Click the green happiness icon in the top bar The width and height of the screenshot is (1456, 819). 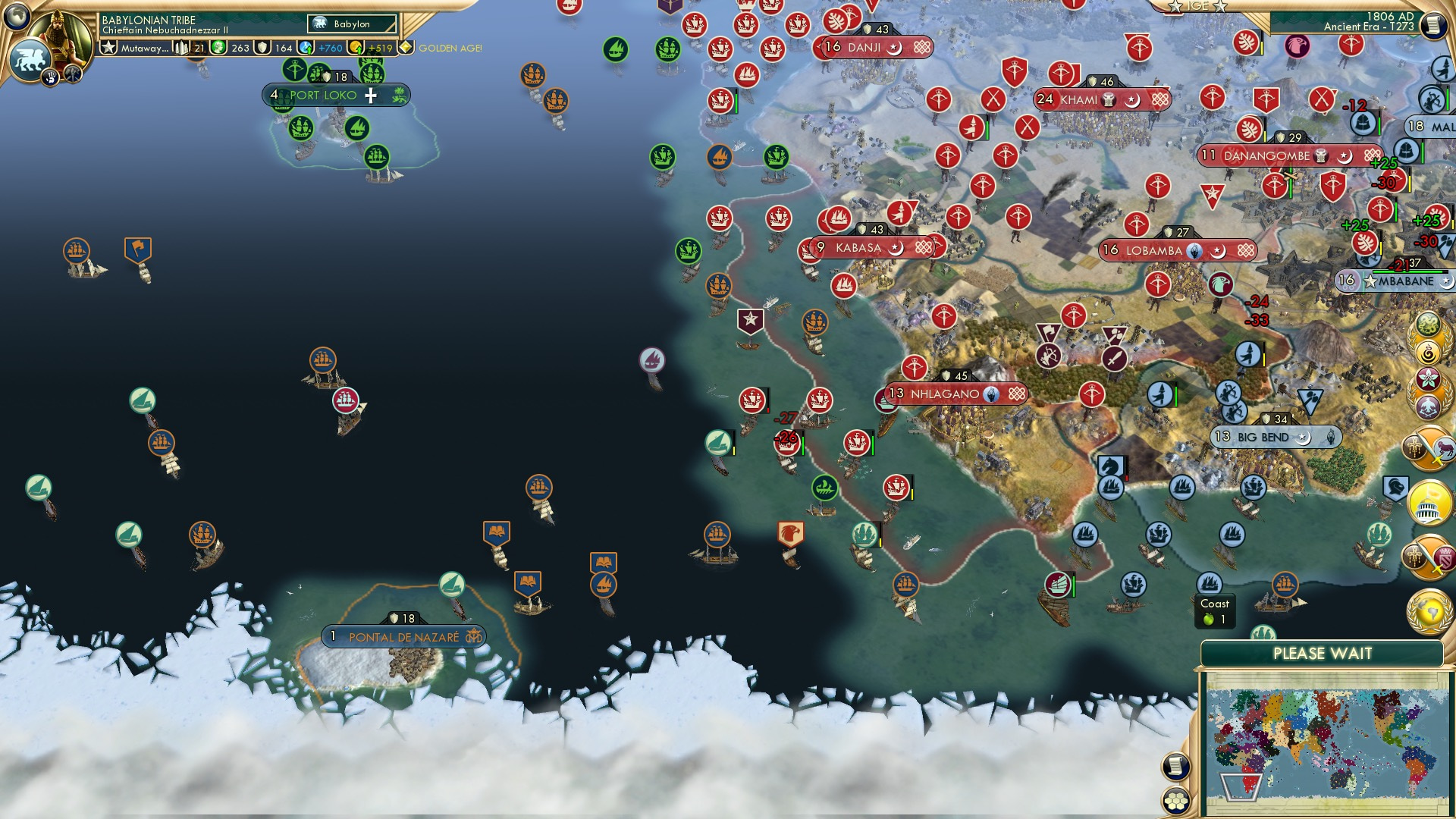click(x=219, y=47)
